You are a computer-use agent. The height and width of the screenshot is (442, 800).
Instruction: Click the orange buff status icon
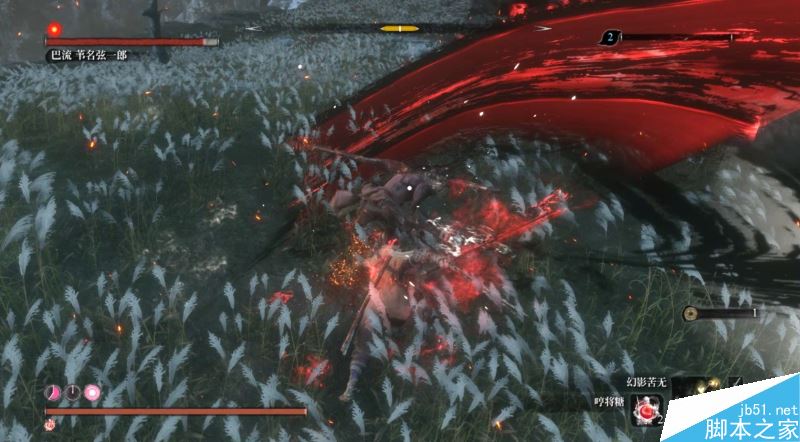click(x=50, y=424)
